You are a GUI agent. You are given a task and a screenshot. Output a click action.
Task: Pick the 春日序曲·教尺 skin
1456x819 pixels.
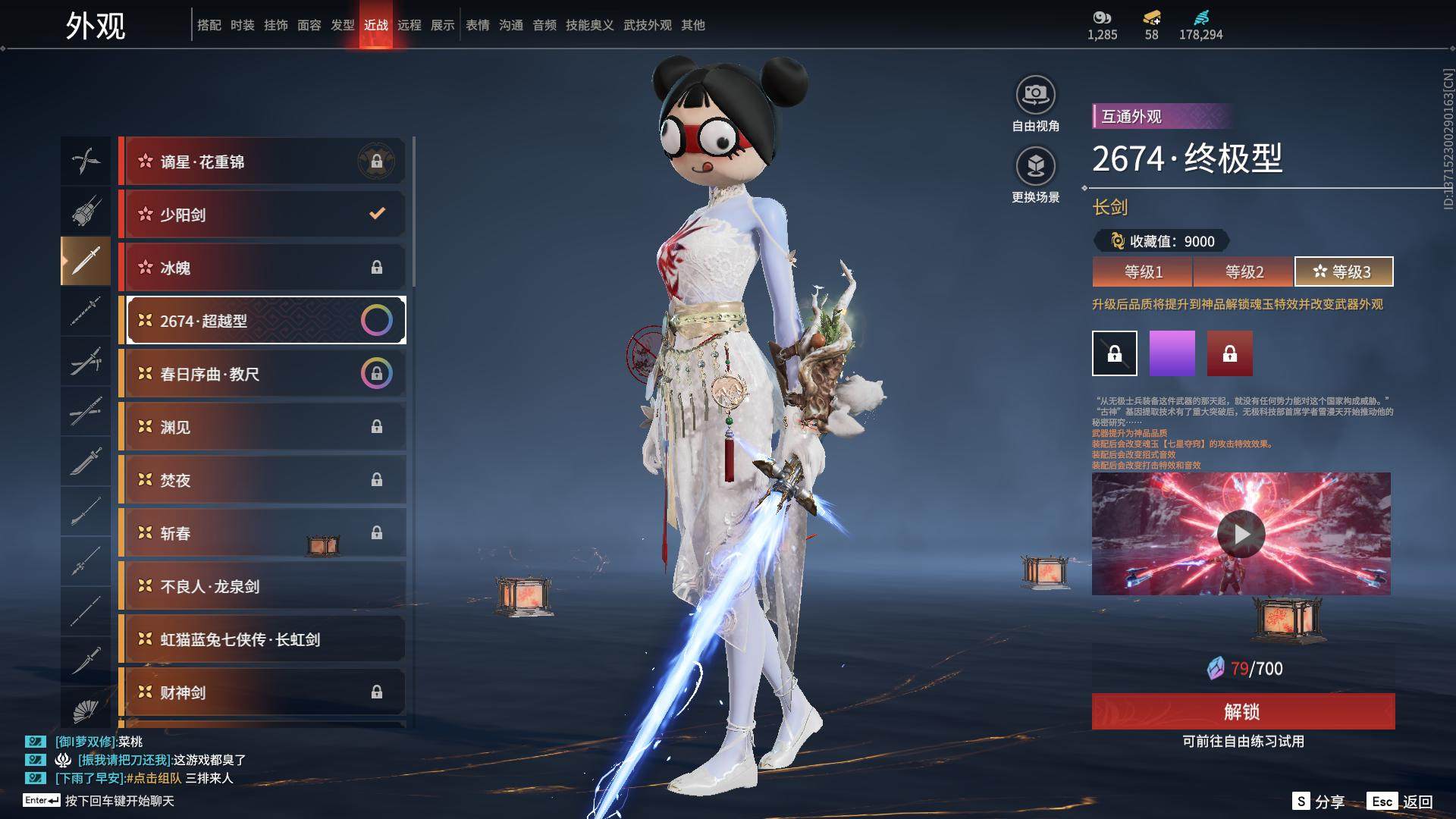pyautogui.click(x=262, y=374)
